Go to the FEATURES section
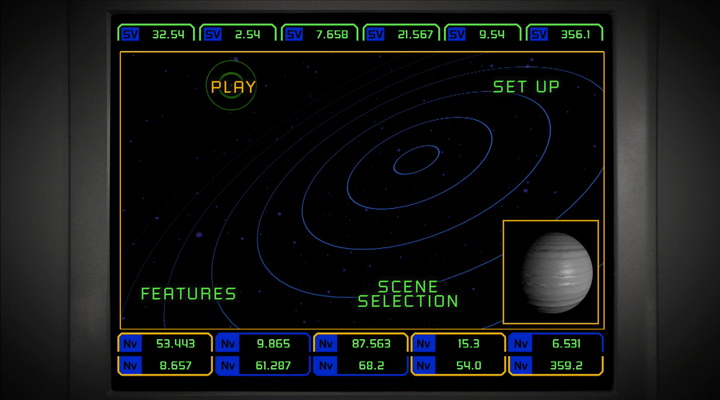 [188, 294]
